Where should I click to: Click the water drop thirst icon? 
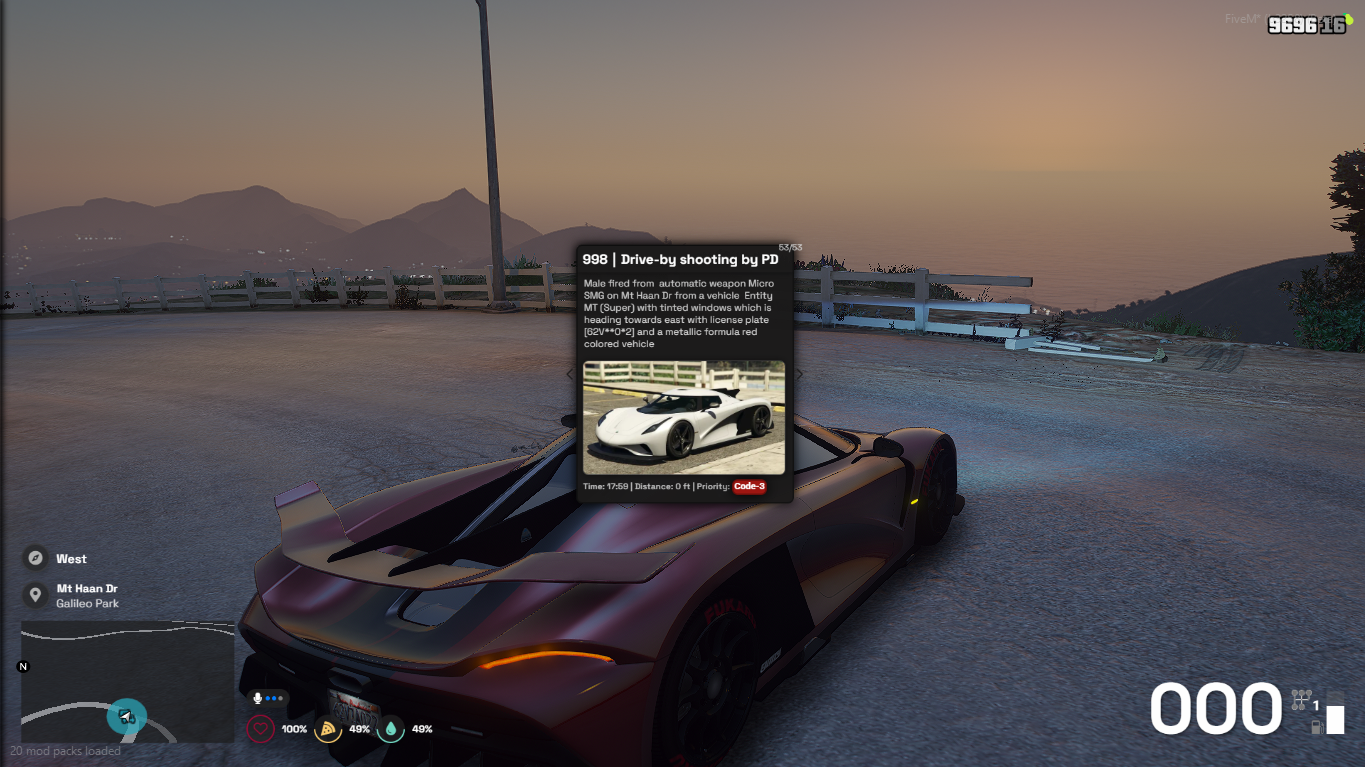pyautogui.click(x=390, y=729)
